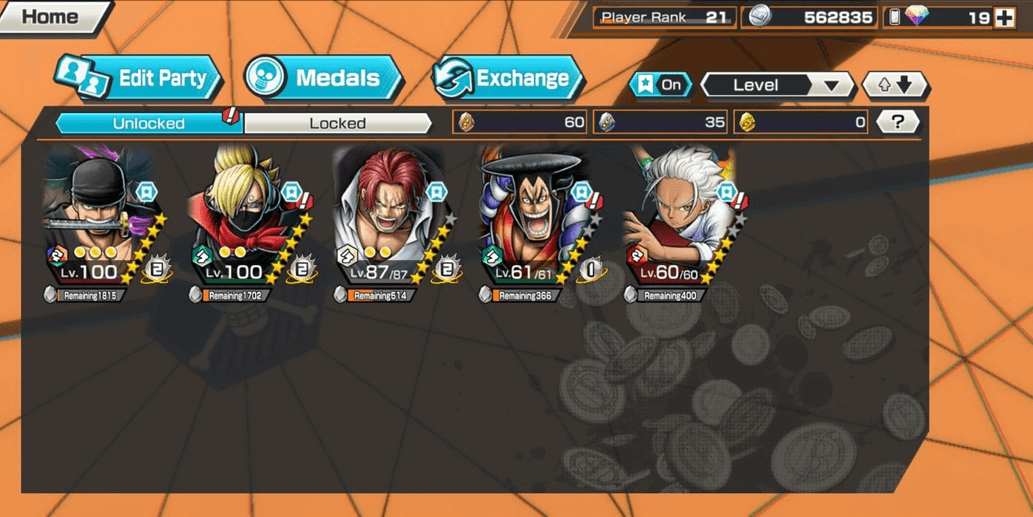Go back to the Home screen
The width and height of the screenshot is (1033, 517).
pyautogui.click(x=50, y=17)
